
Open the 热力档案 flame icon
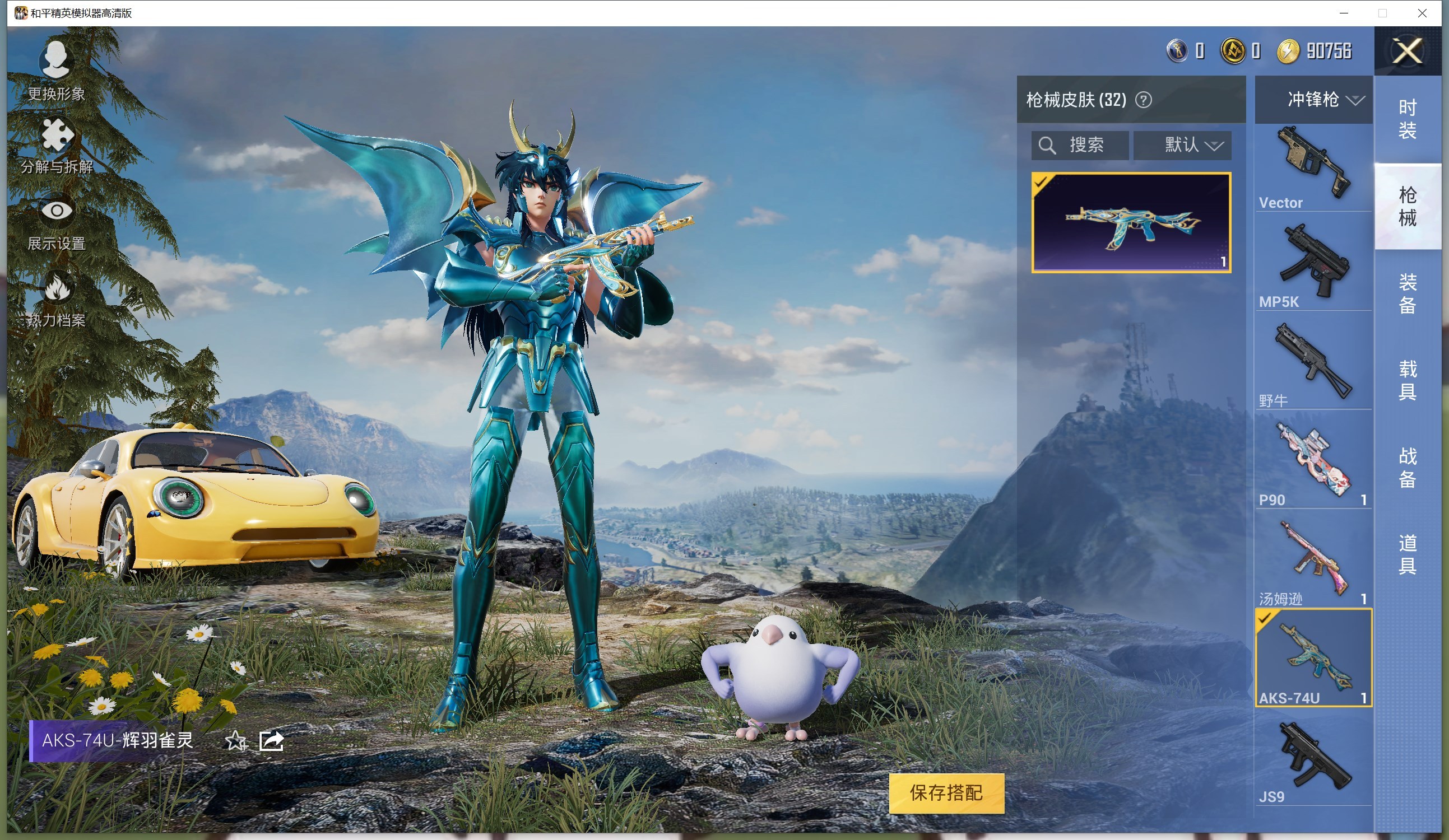pos(57,299)
